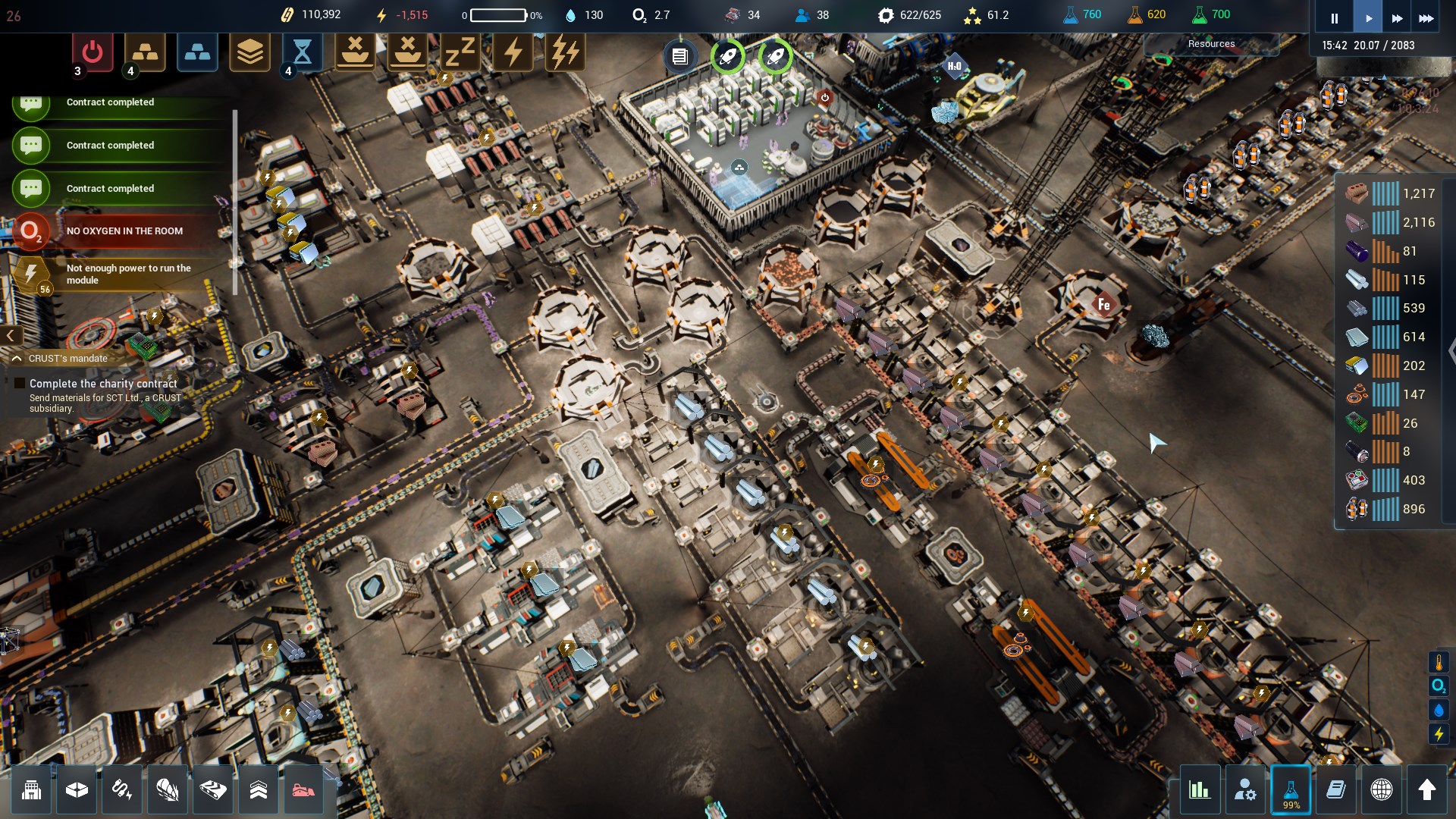Image resolution: width=1456 pixels, height=819 pixels.
Task: Select the hourglass status filter icon
Action: coord(302,52)
